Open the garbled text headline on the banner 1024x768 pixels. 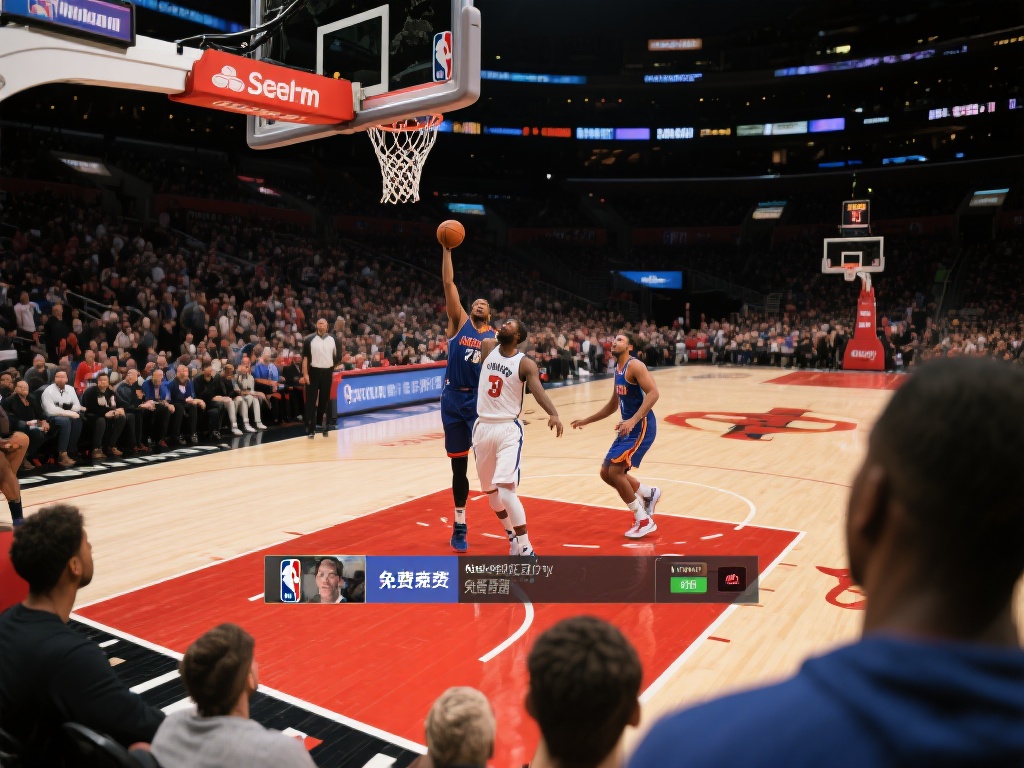pos(510,570)
